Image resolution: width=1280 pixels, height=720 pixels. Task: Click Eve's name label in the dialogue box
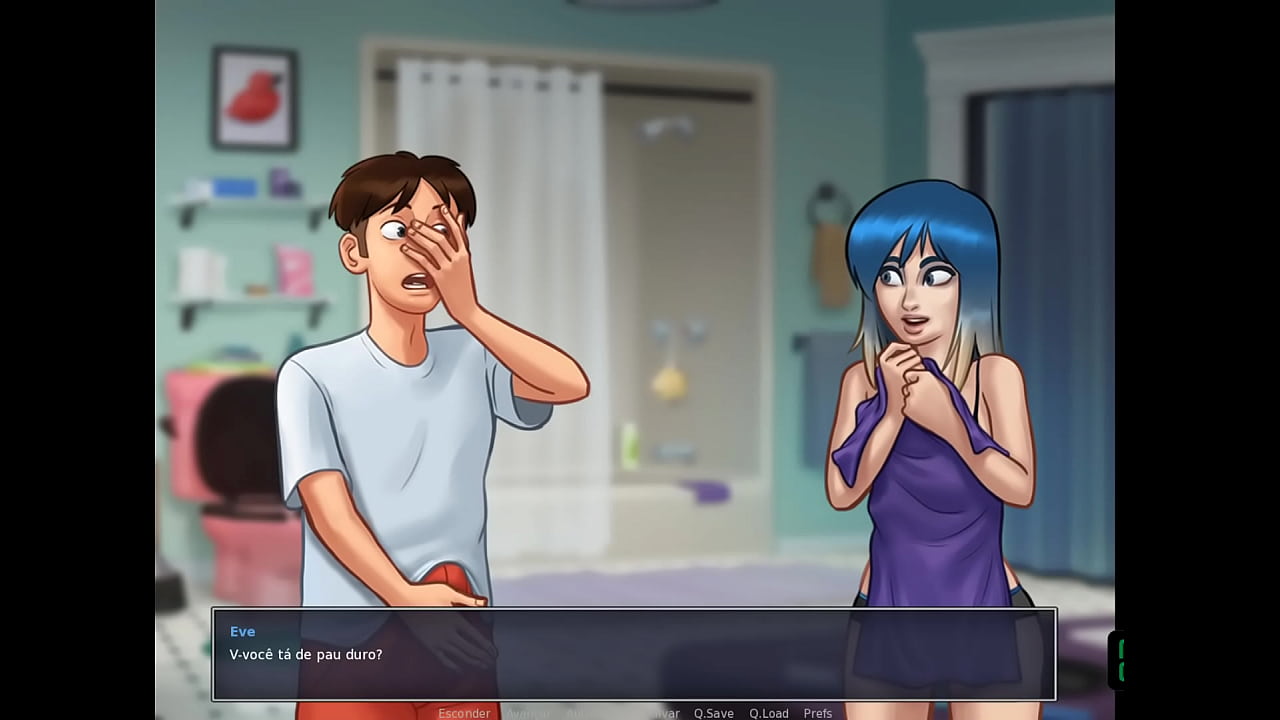242,631
